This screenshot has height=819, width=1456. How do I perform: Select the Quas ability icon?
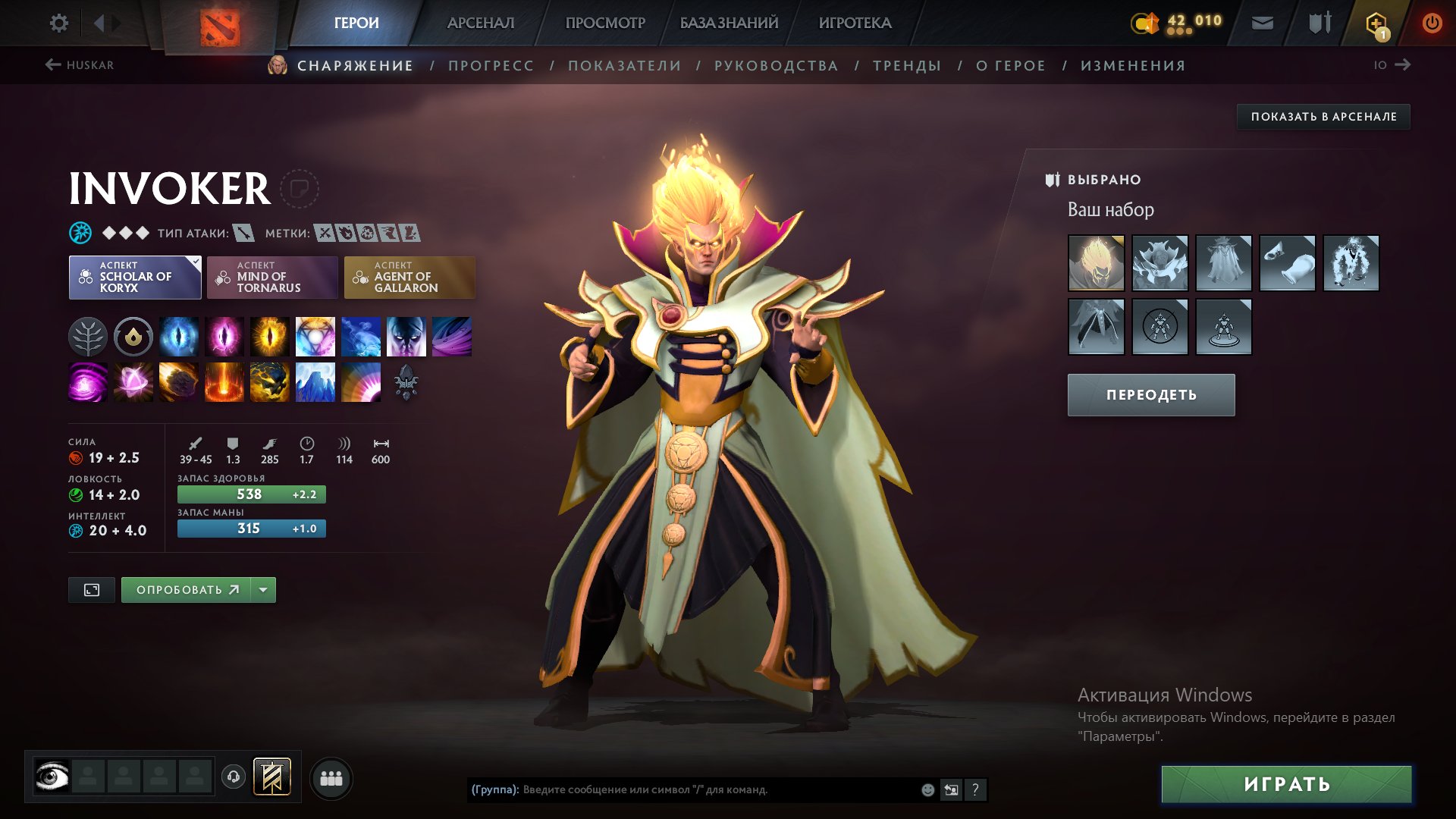coord(178,337)
